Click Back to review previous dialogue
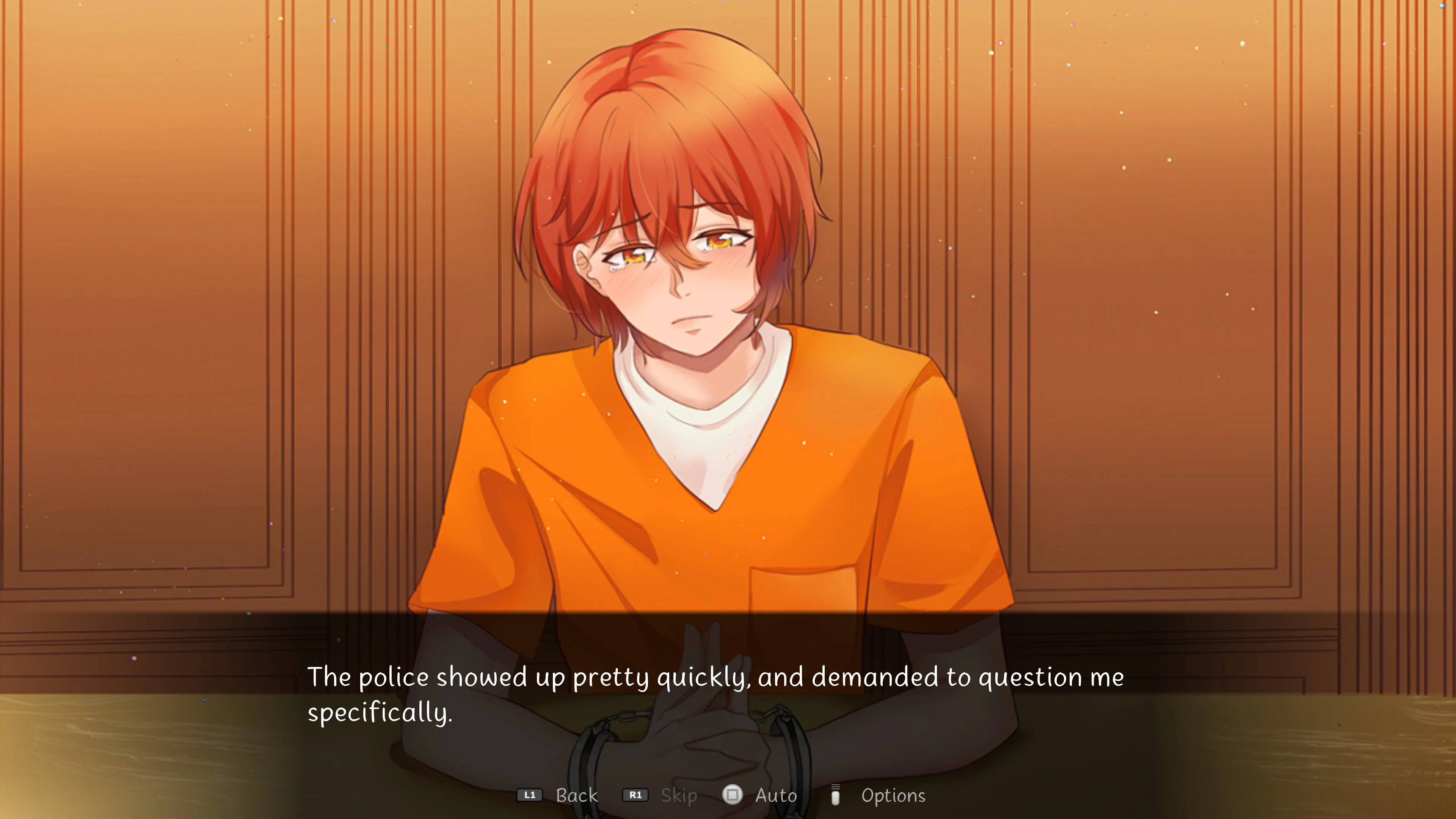The image size is (1456, 819). [576, 795]
